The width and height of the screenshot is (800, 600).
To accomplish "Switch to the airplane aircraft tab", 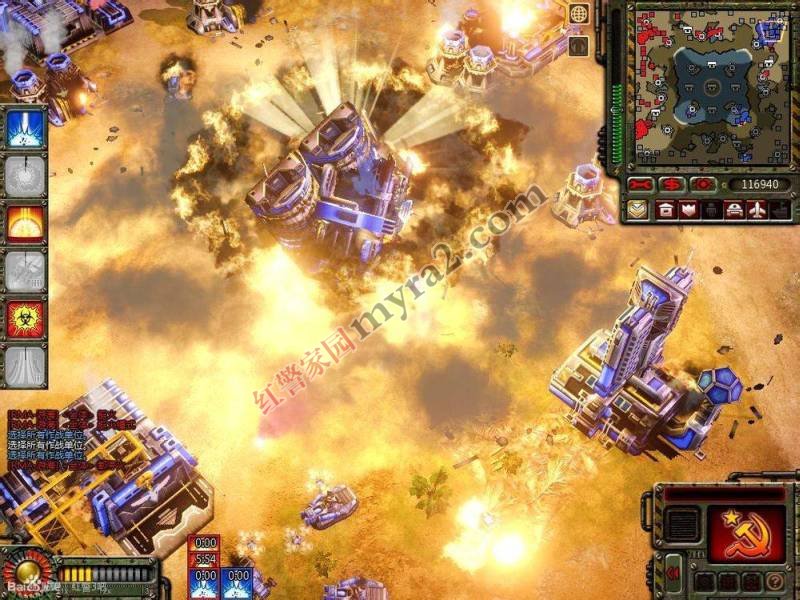I will [x=758, y=210].
